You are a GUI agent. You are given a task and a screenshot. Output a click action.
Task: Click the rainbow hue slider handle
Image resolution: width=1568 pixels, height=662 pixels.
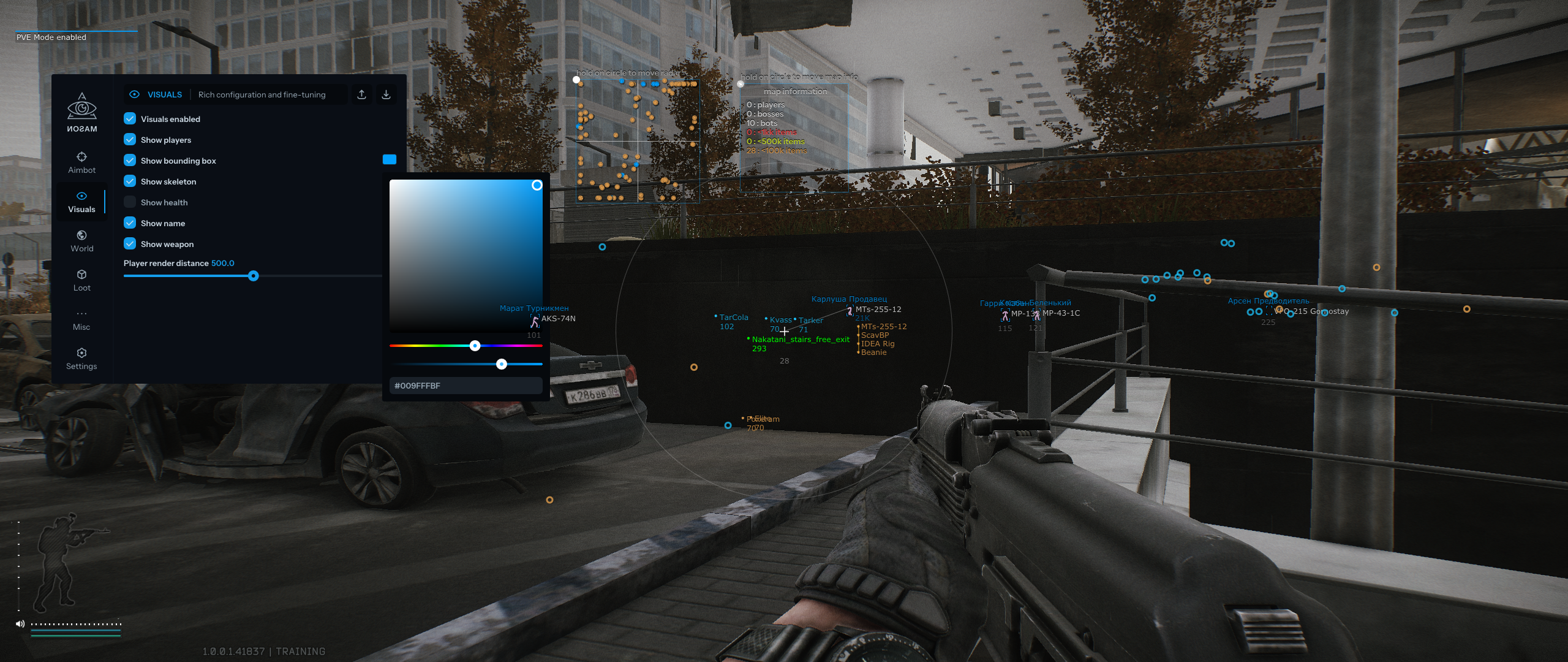coord(475,346)
